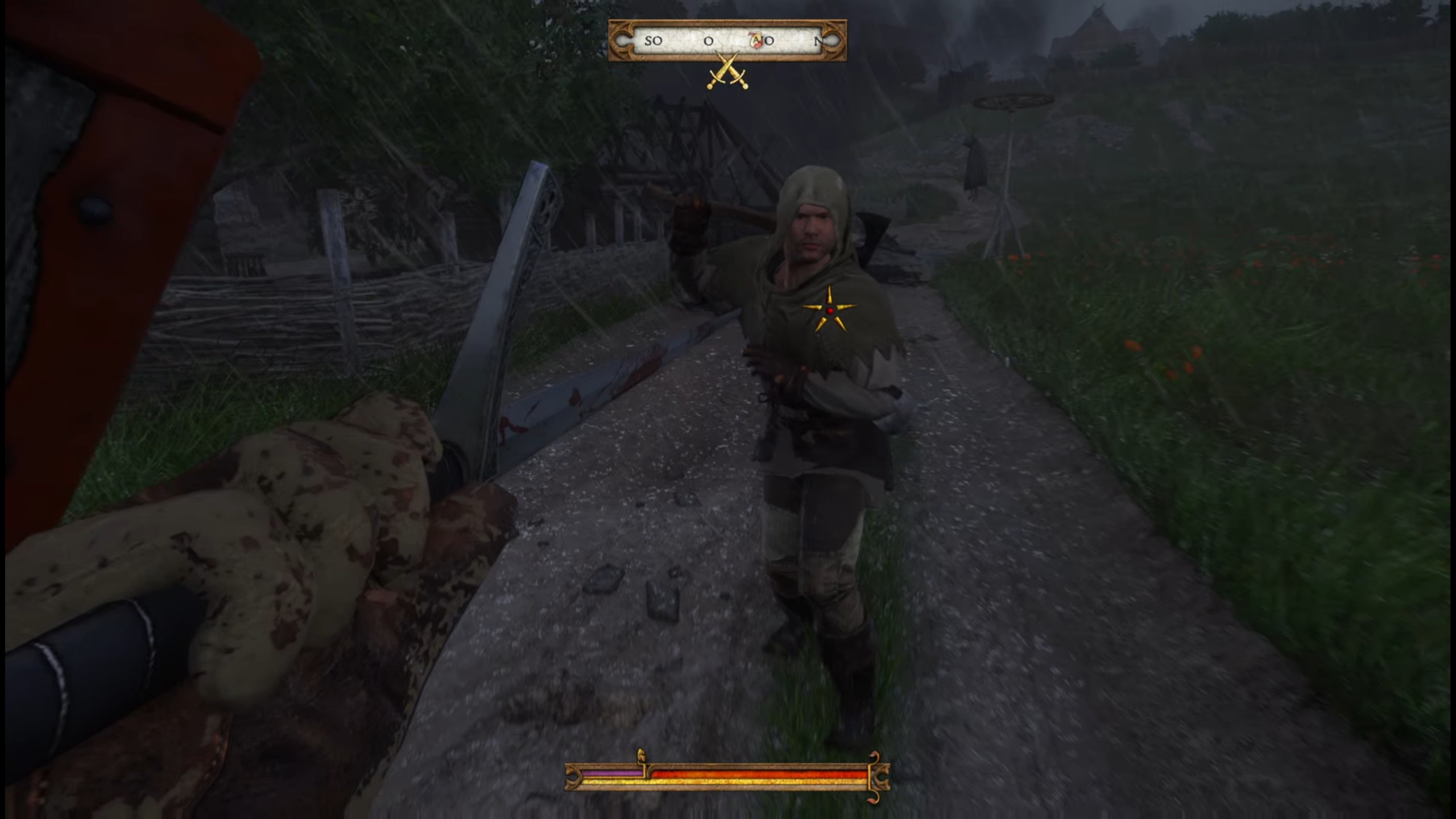
Task: Open the left circular end cap of the compass
Action: tap(622, 41)
